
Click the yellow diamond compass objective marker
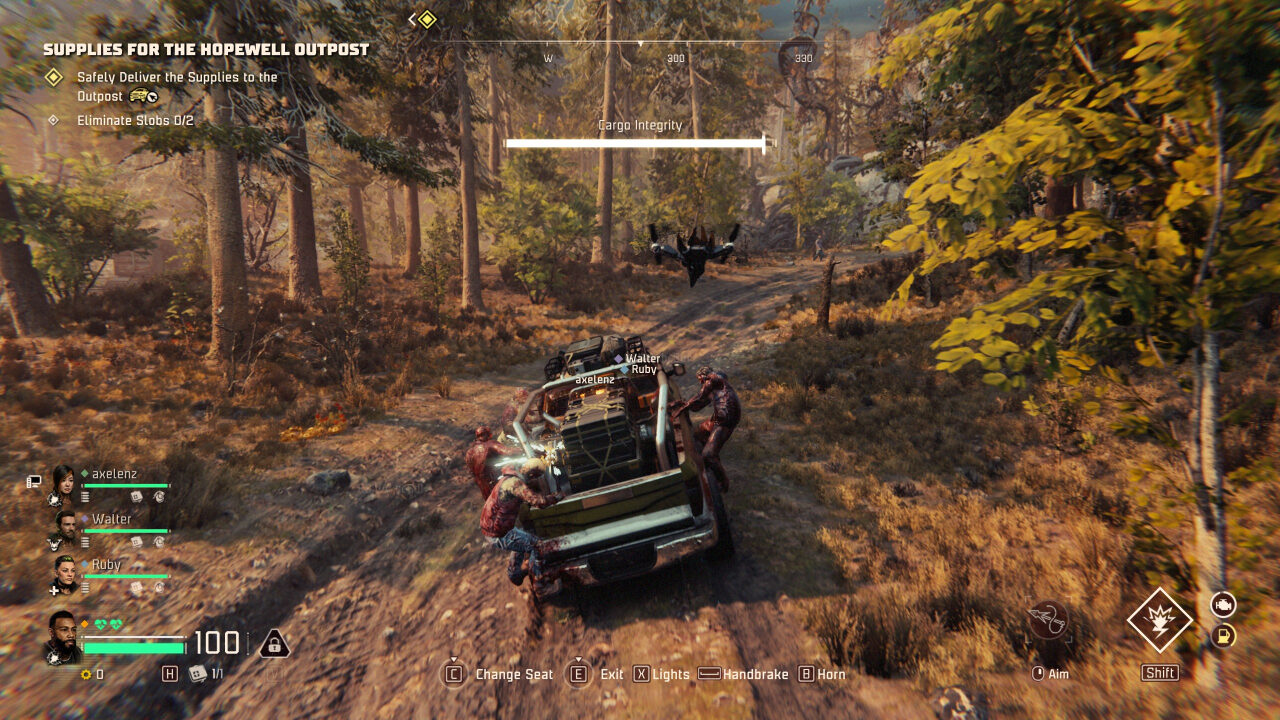tap(427, 19)
